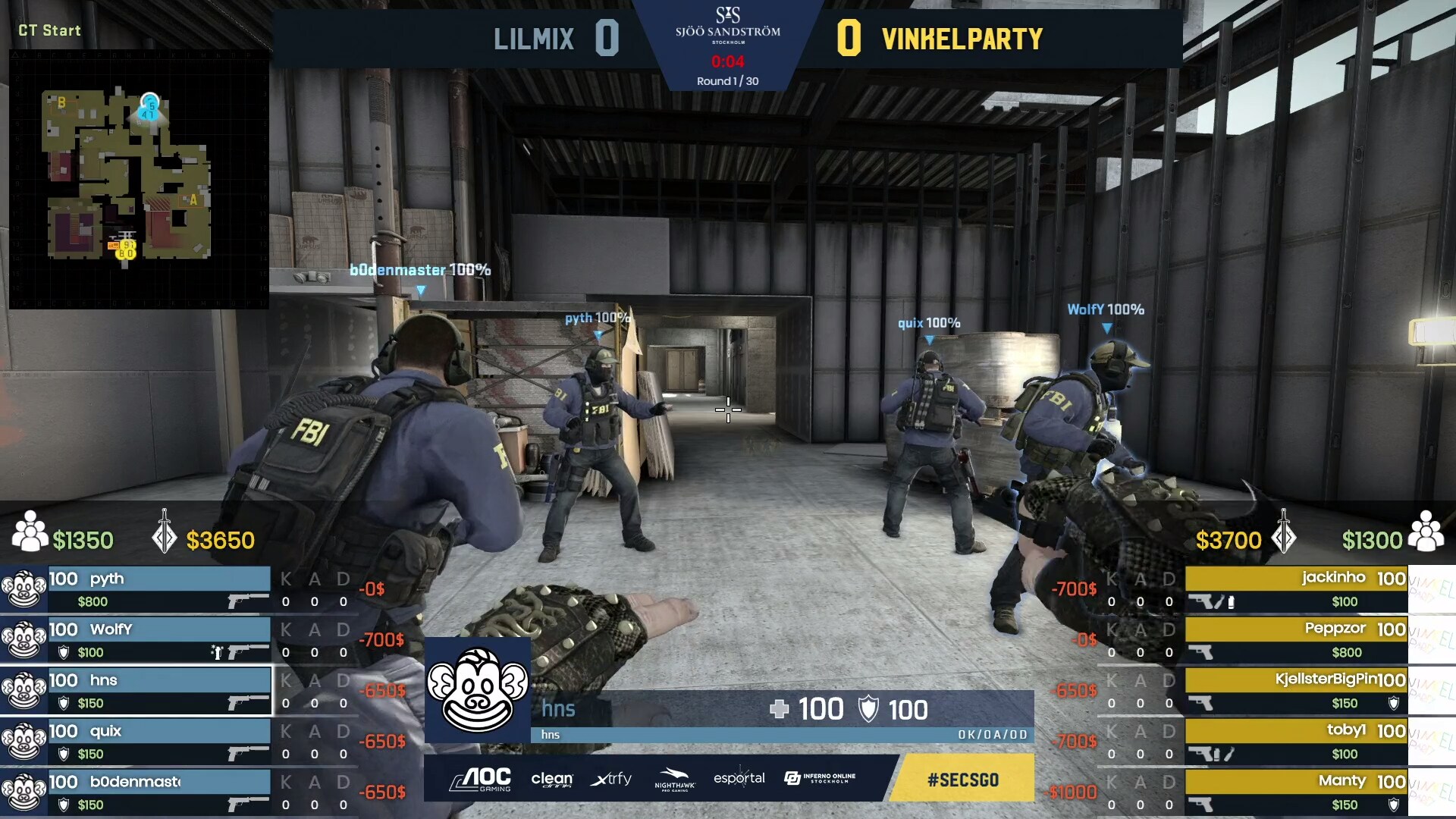Click the #SECSGO hashtag banner
The width and height of the screenshot is (1456, 819).
click(x=962, y=779)
